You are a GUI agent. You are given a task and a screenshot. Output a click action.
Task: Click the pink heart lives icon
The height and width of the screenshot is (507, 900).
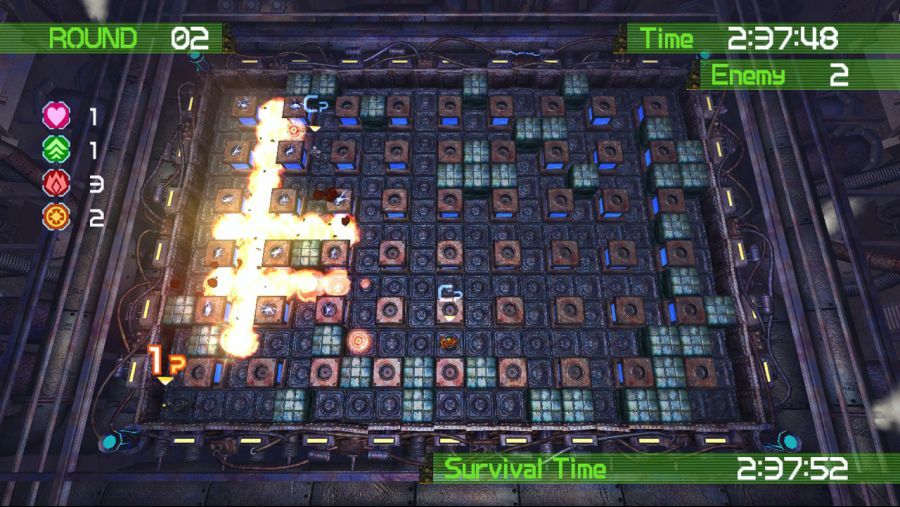[x=56, y=116]
